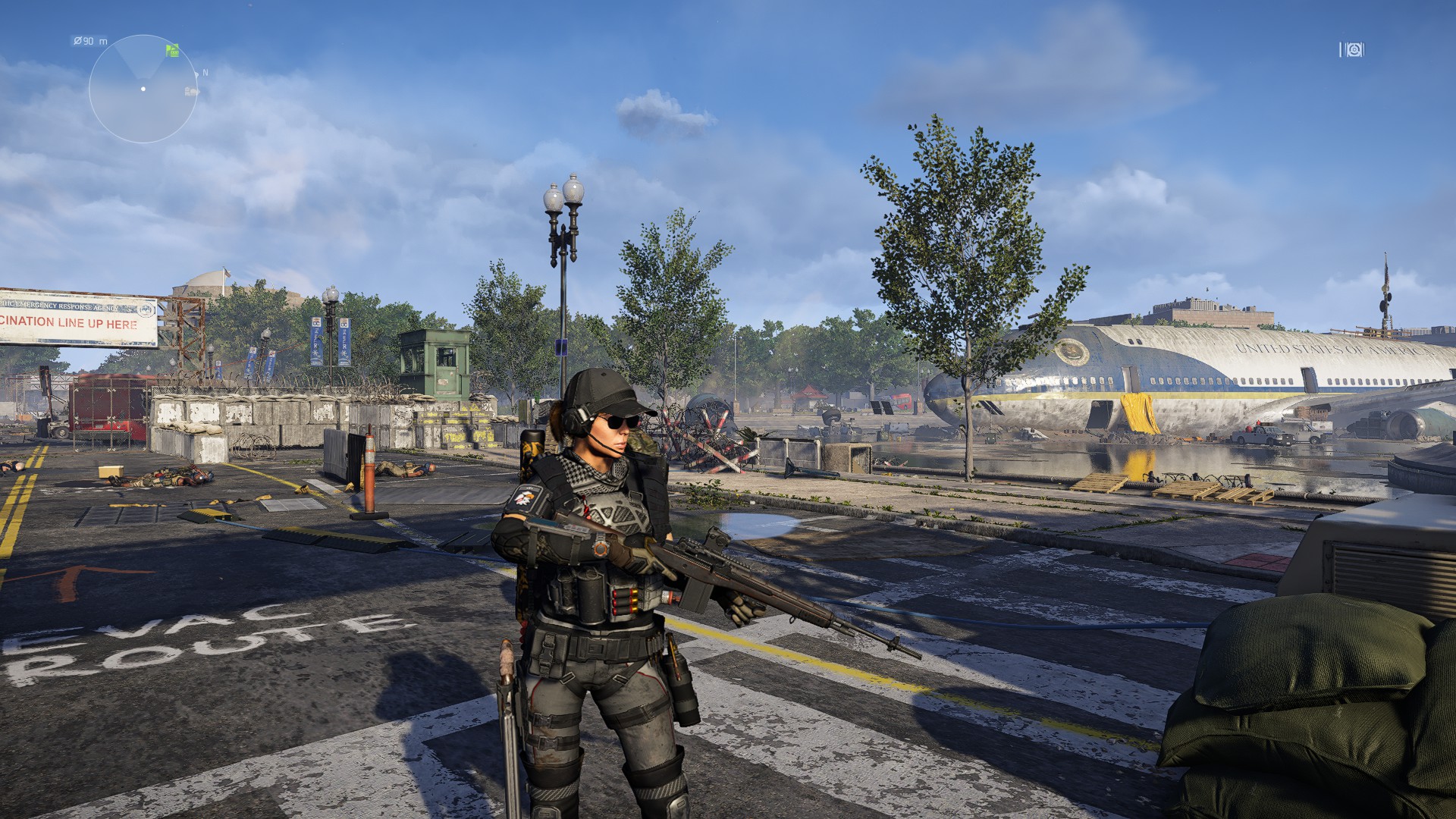Select the north 'N' compass indicator

[205, 72]
